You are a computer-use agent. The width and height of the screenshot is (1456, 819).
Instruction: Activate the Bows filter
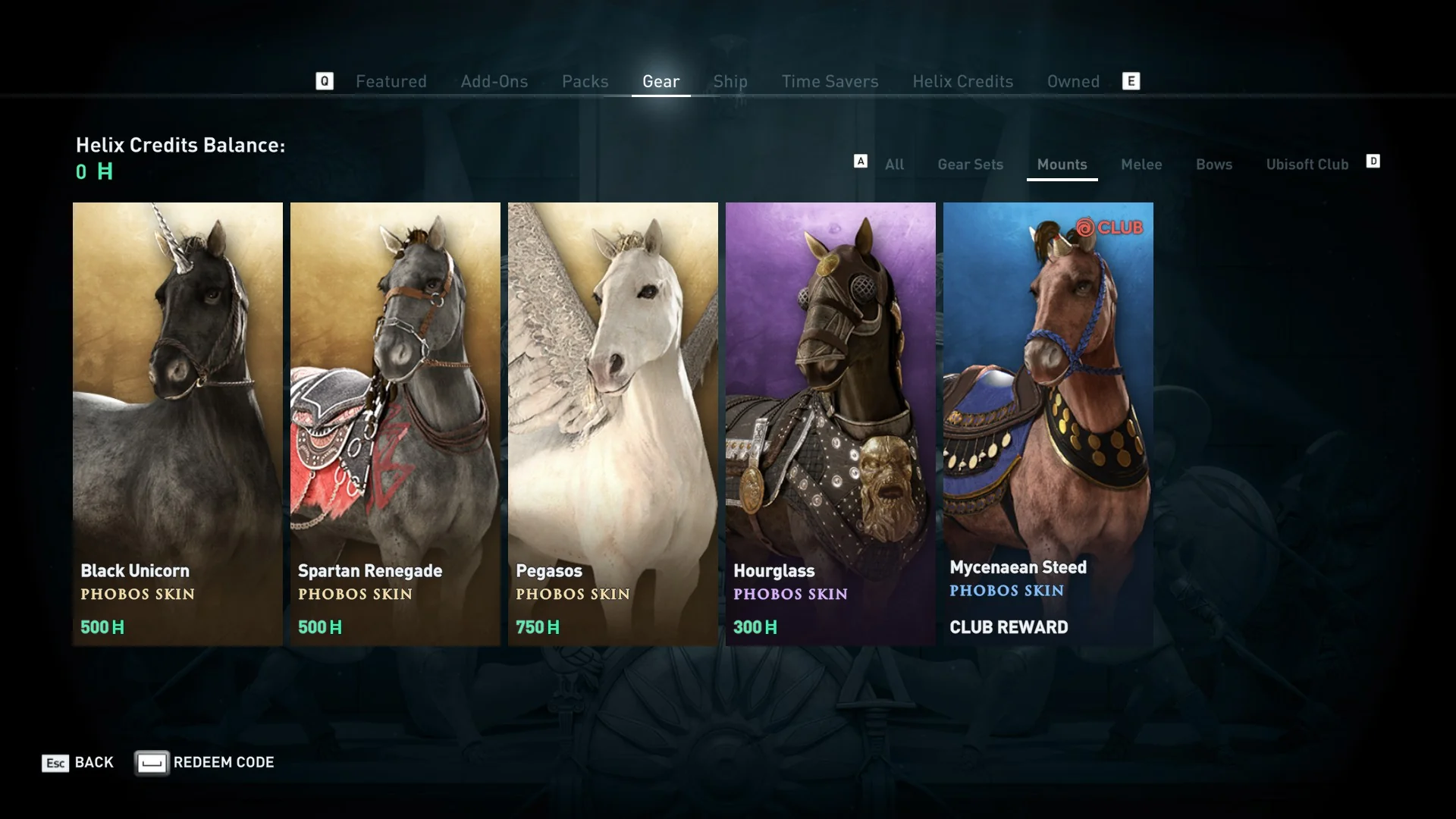1213,165
